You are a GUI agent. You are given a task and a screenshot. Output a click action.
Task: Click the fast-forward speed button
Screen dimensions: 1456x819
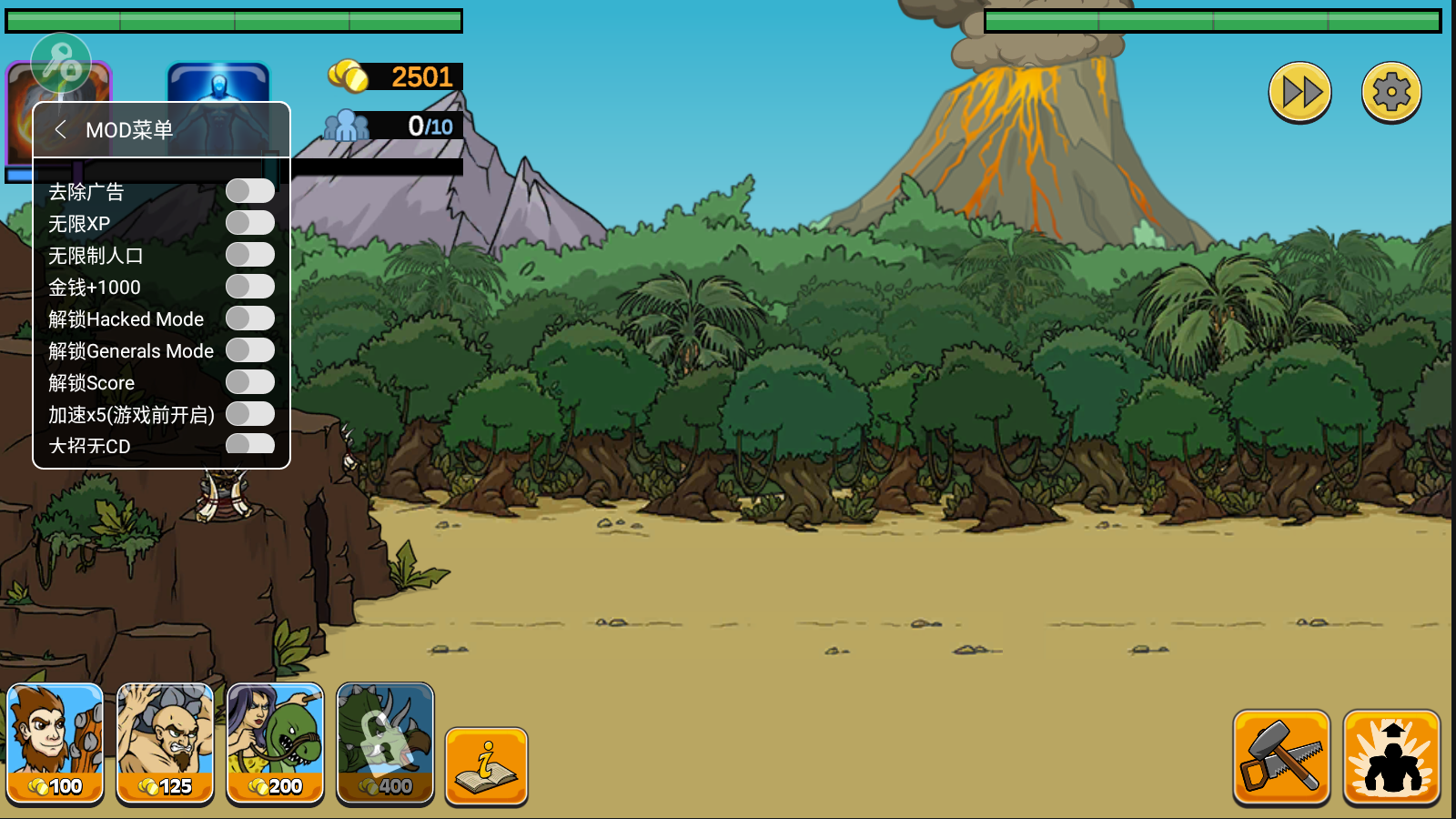(1300, 92)
